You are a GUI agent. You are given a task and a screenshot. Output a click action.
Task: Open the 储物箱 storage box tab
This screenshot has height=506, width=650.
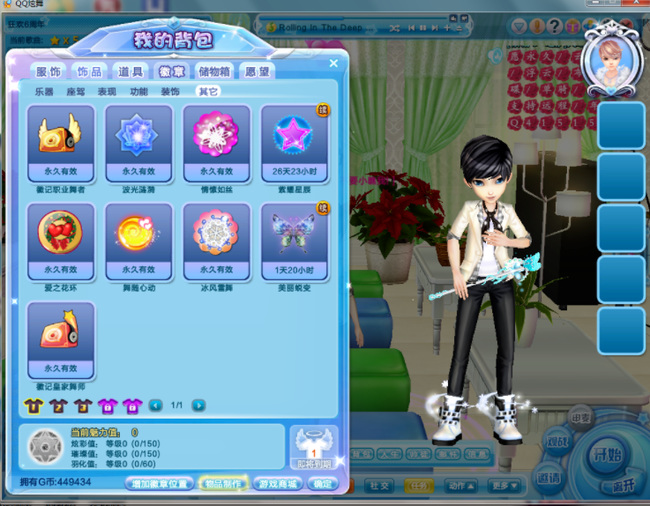214,71
